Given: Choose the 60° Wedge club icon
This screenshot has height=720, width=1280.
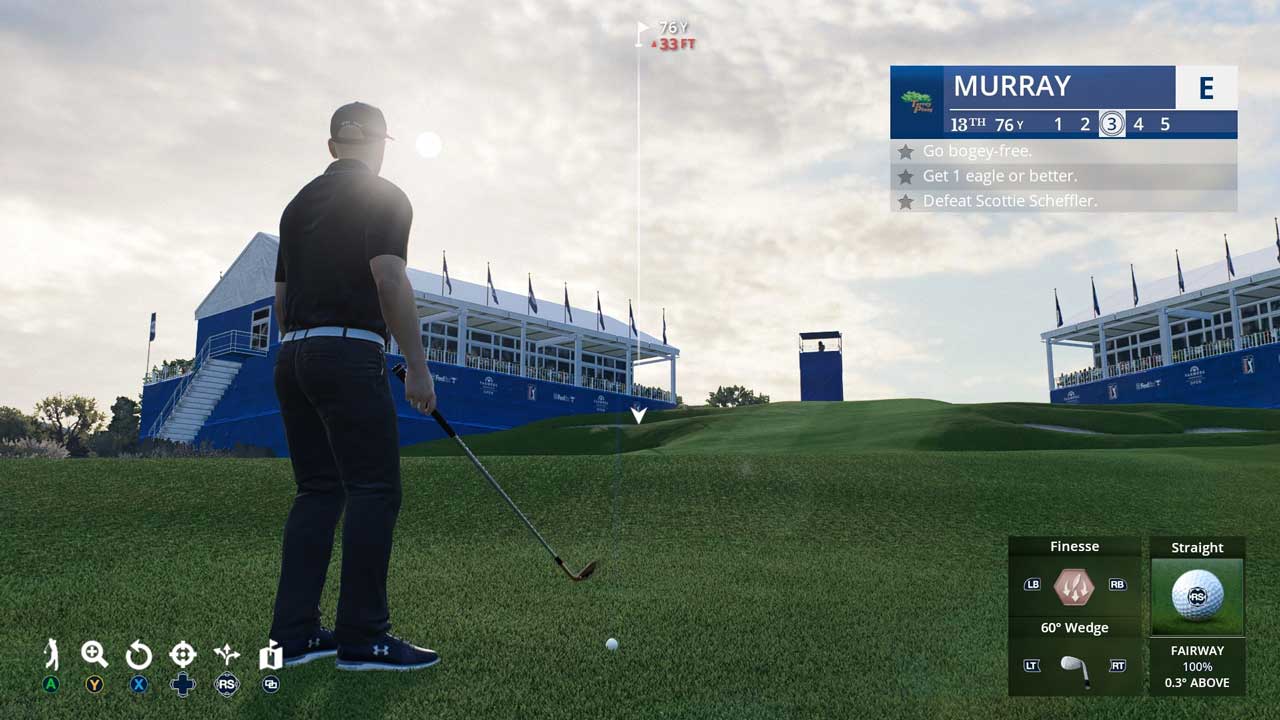Looking at the screenshot, I should tap(1074, 667).
